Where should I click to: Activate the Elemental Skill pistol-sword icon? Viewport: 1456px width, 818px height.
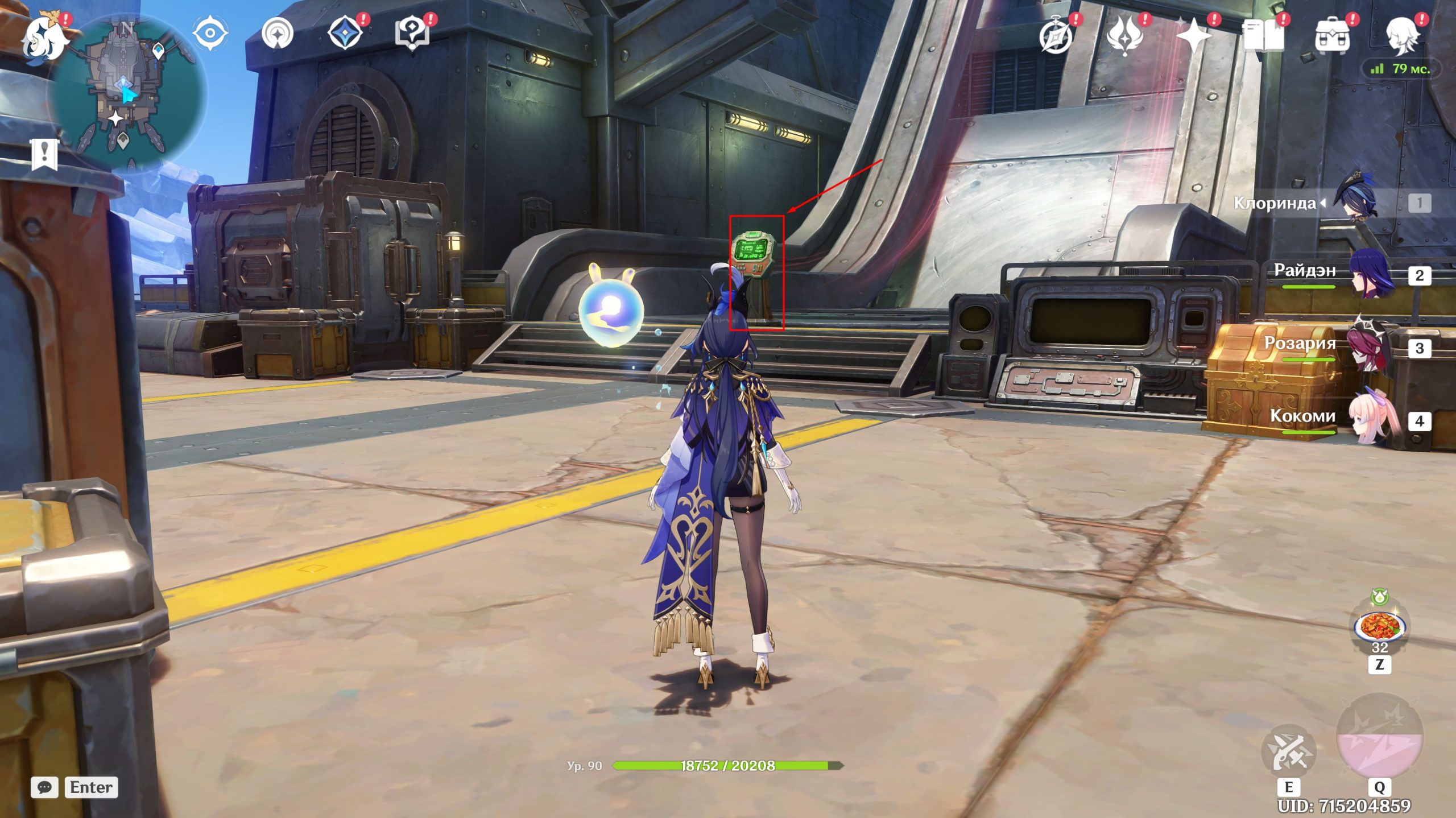1289,751
